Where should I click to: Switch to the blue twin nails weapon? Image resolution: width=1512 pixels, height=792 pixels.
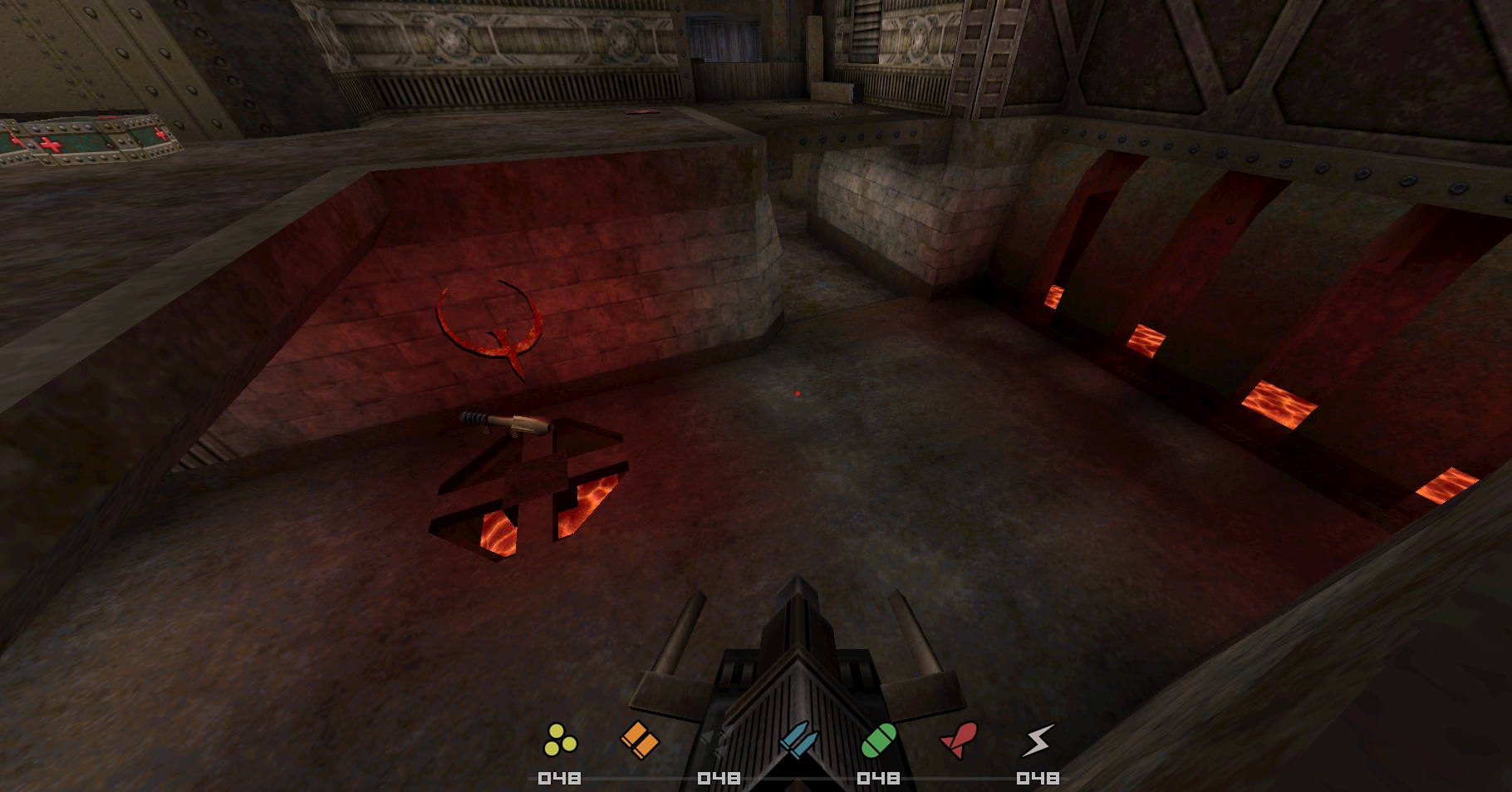798,740
